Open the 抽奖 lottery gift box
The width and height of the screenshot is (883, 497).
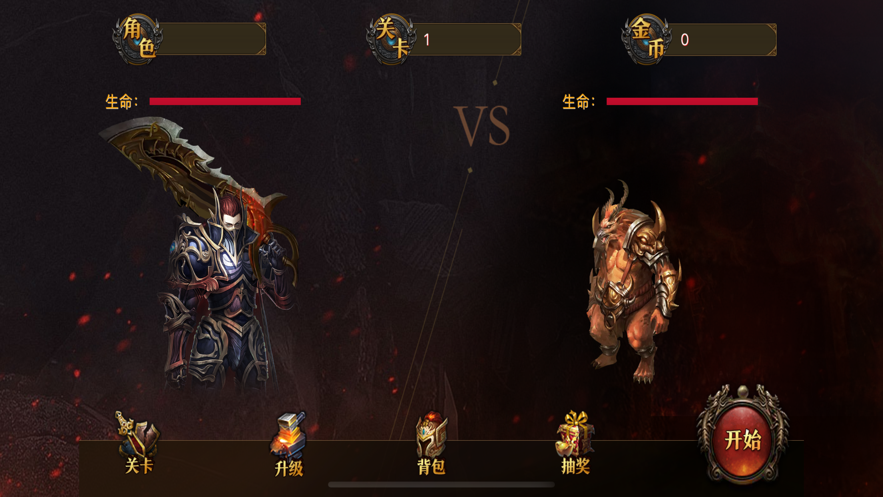(575, 443)
